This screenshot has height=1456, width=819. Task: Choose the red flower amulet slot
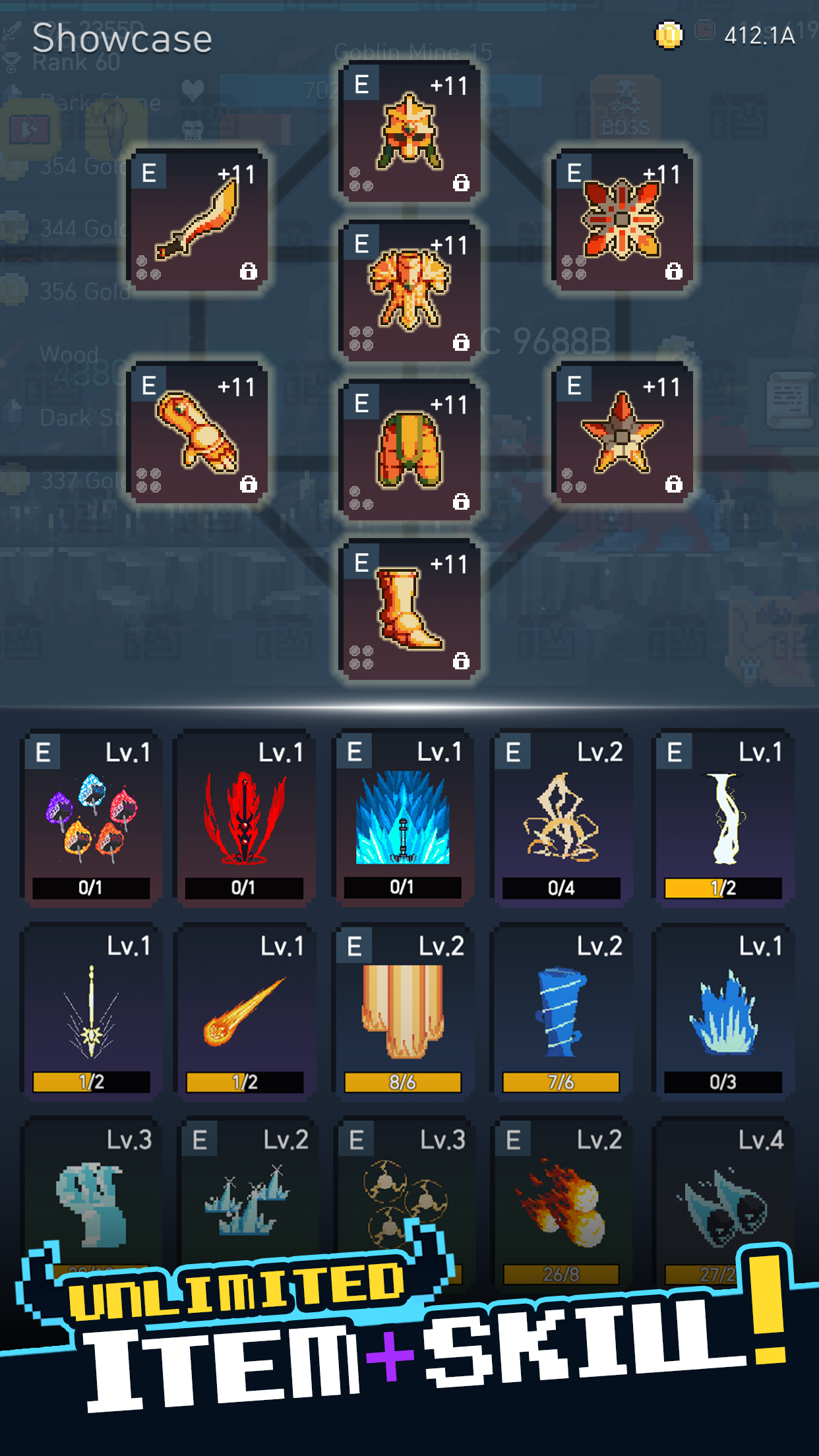(622, 220)
